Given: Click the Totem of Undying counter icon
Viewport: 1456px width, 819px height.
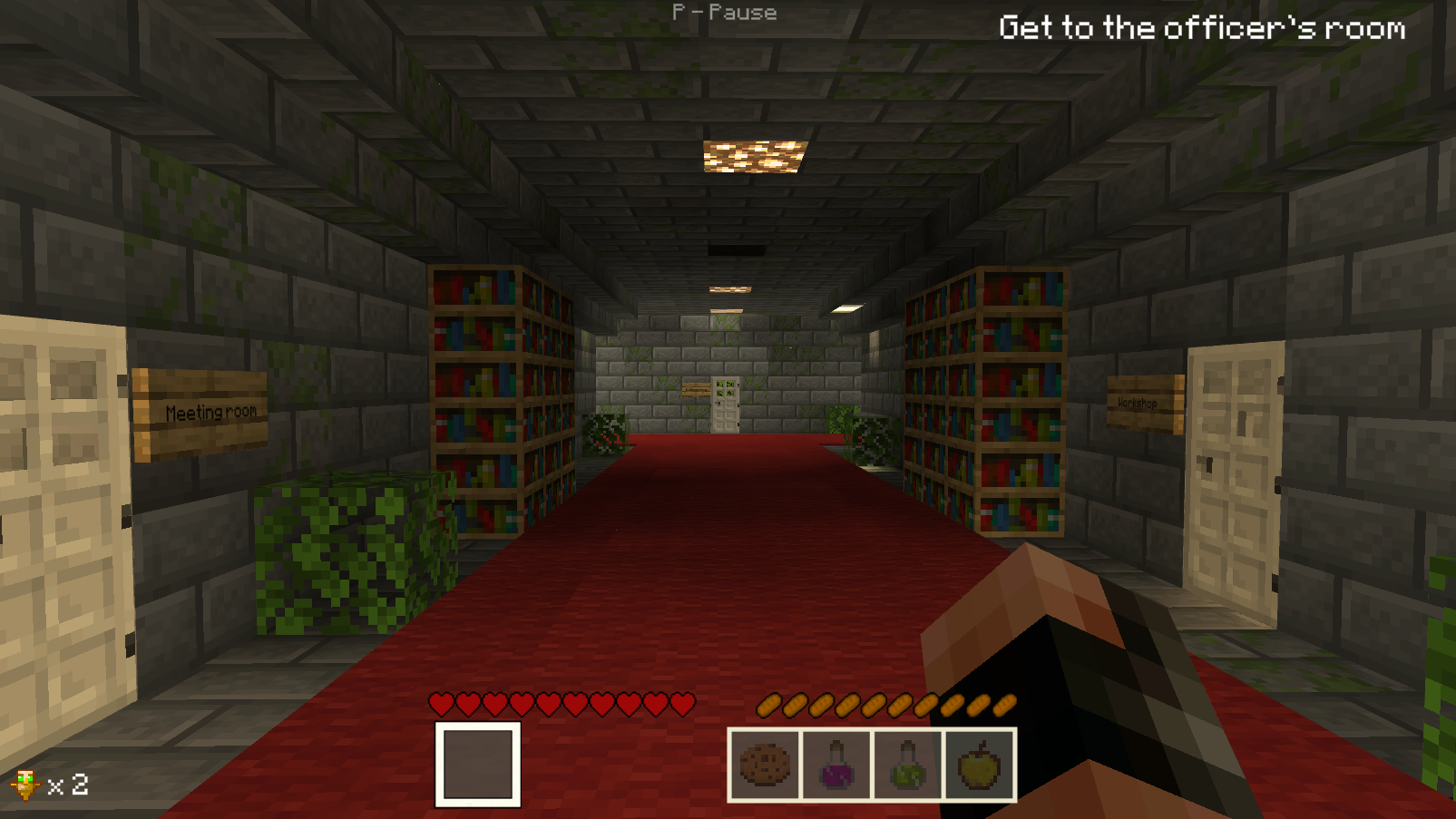Looking at the screenshot, I should tap(25, 785).
